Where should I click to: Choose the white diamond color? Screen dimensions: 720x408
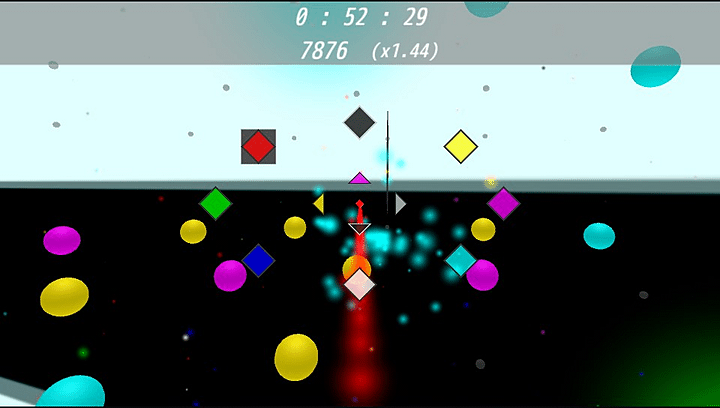(359, 284)
